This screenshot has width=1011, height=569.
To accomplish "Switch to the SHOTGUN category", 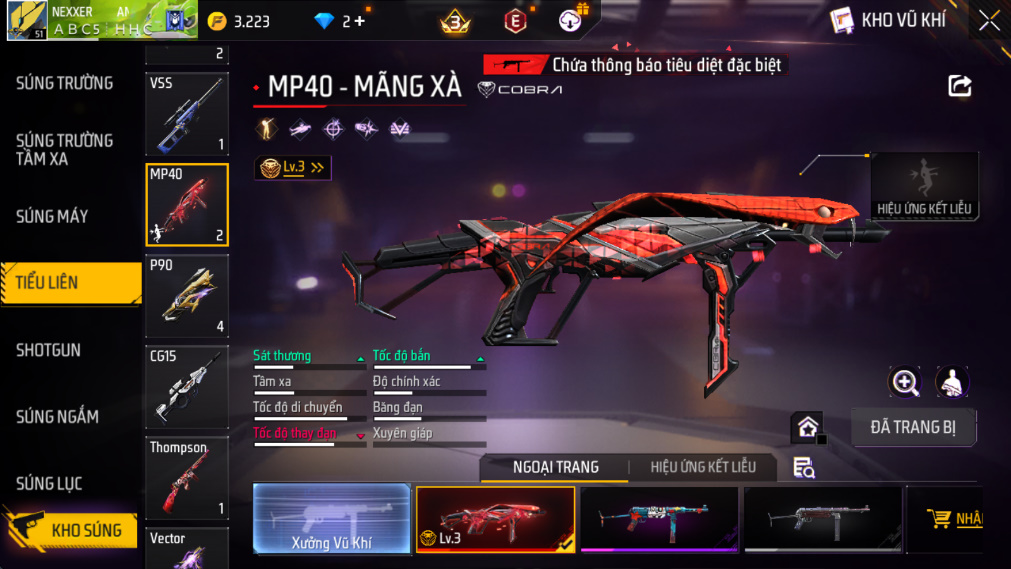I will 48,350.
